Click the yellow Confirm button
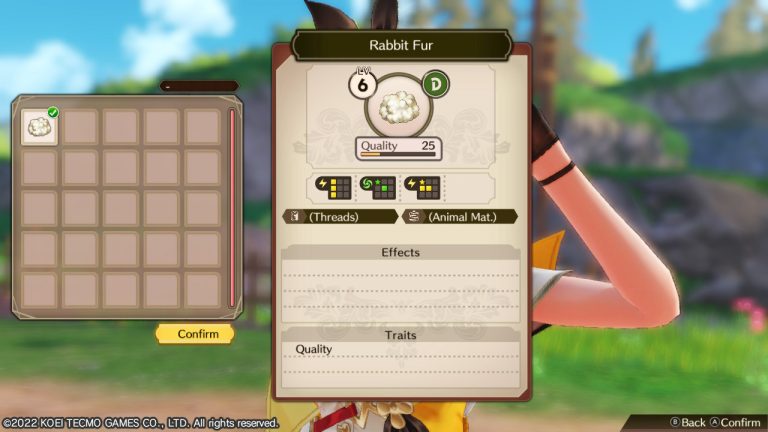Screen dimensions: 768x432 point(195,334)
